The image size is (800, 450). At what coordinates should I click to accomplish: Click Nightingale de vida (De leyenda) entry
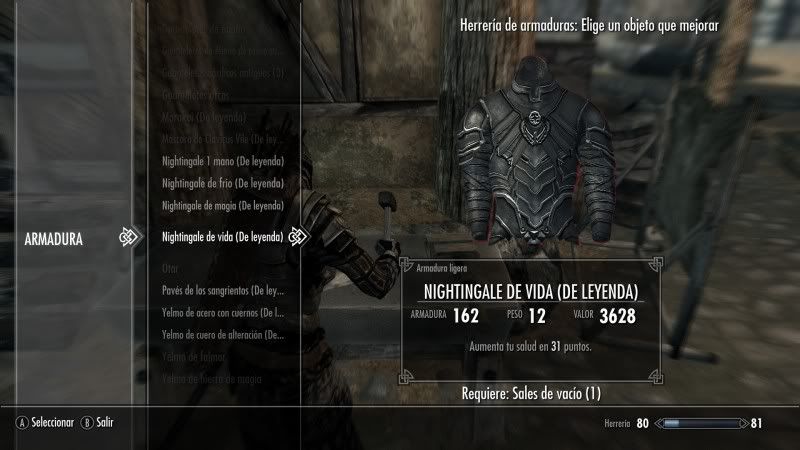(223, 237)
